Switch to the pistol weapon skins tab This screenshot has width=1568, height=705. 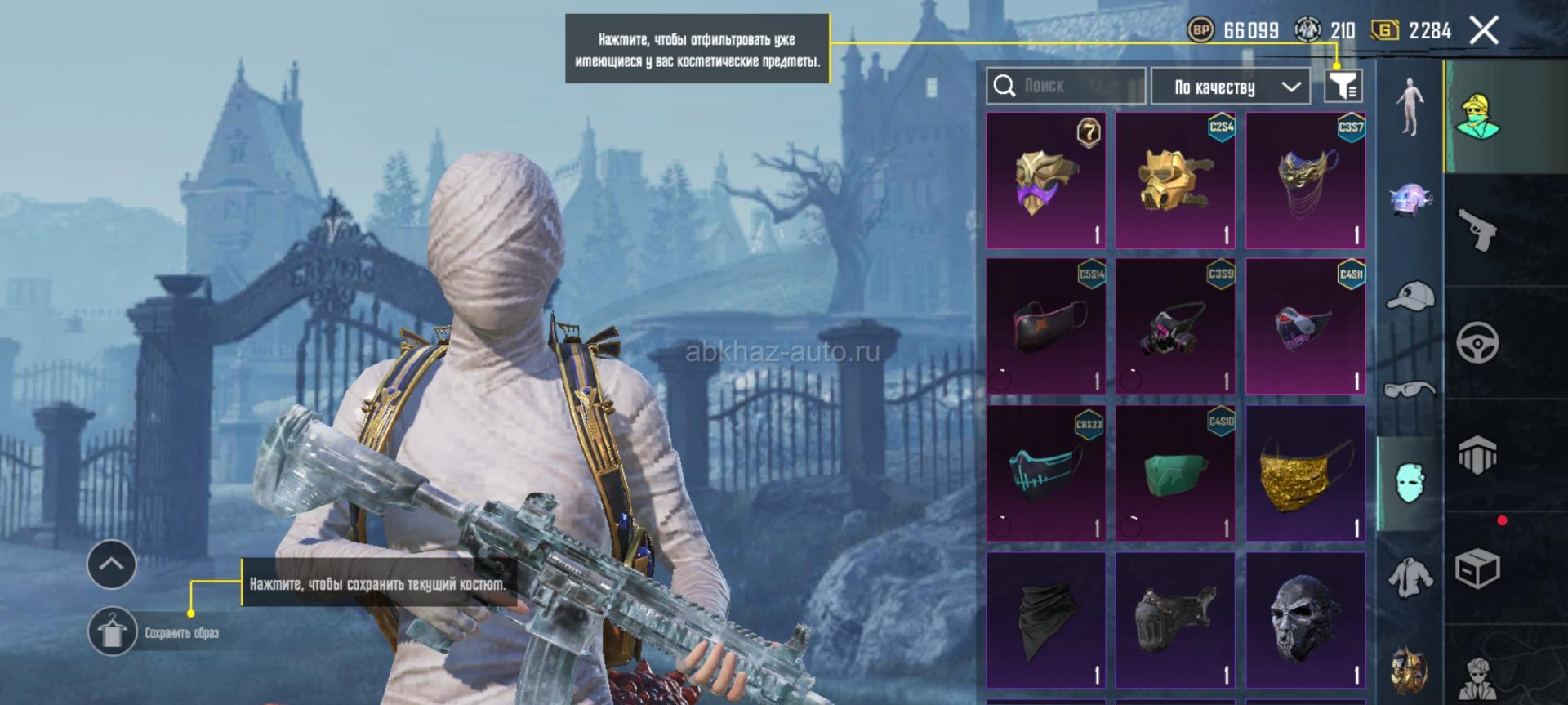click(1478, 230)
